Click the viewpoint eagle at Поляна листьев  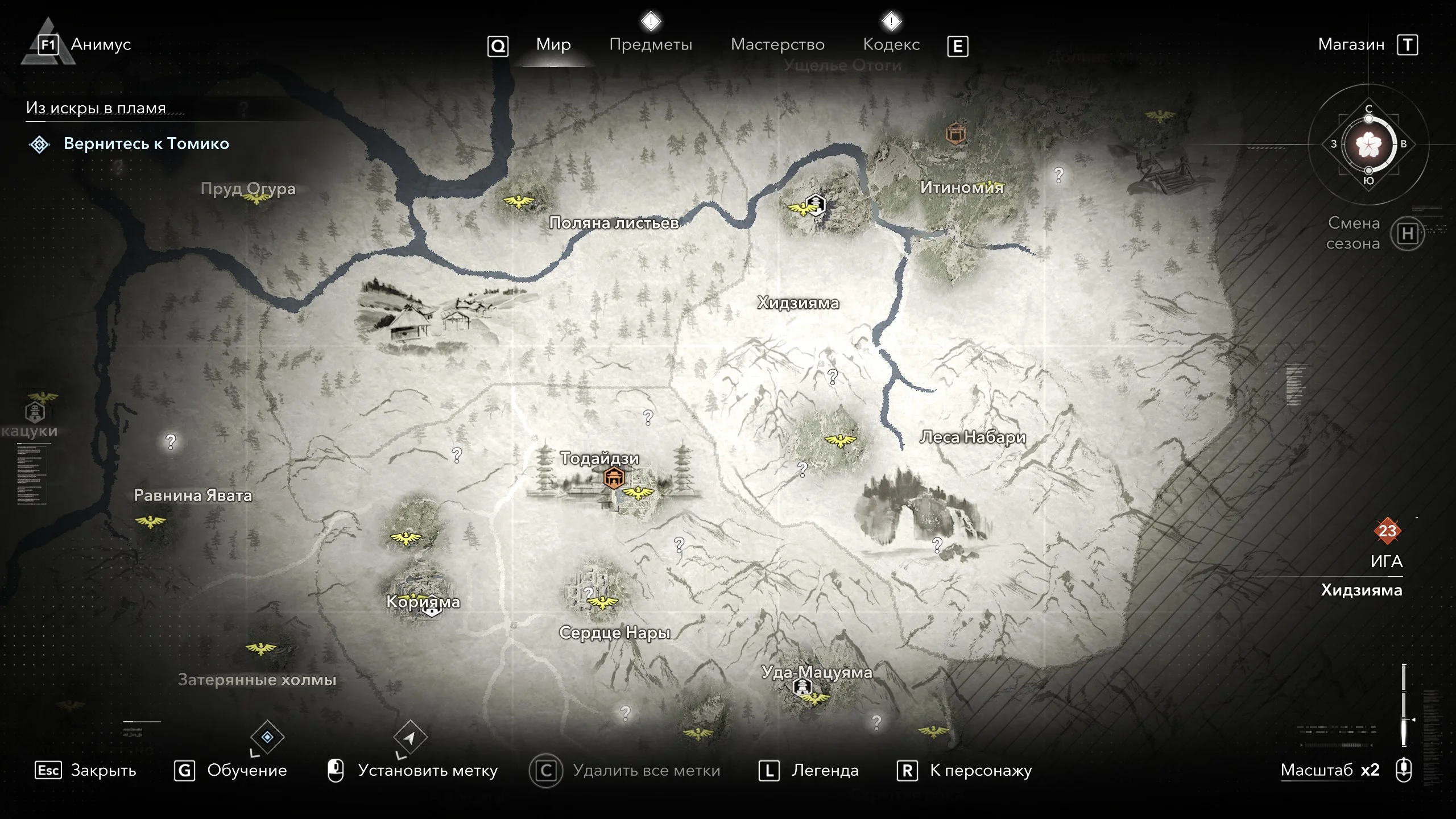(519, 201)
